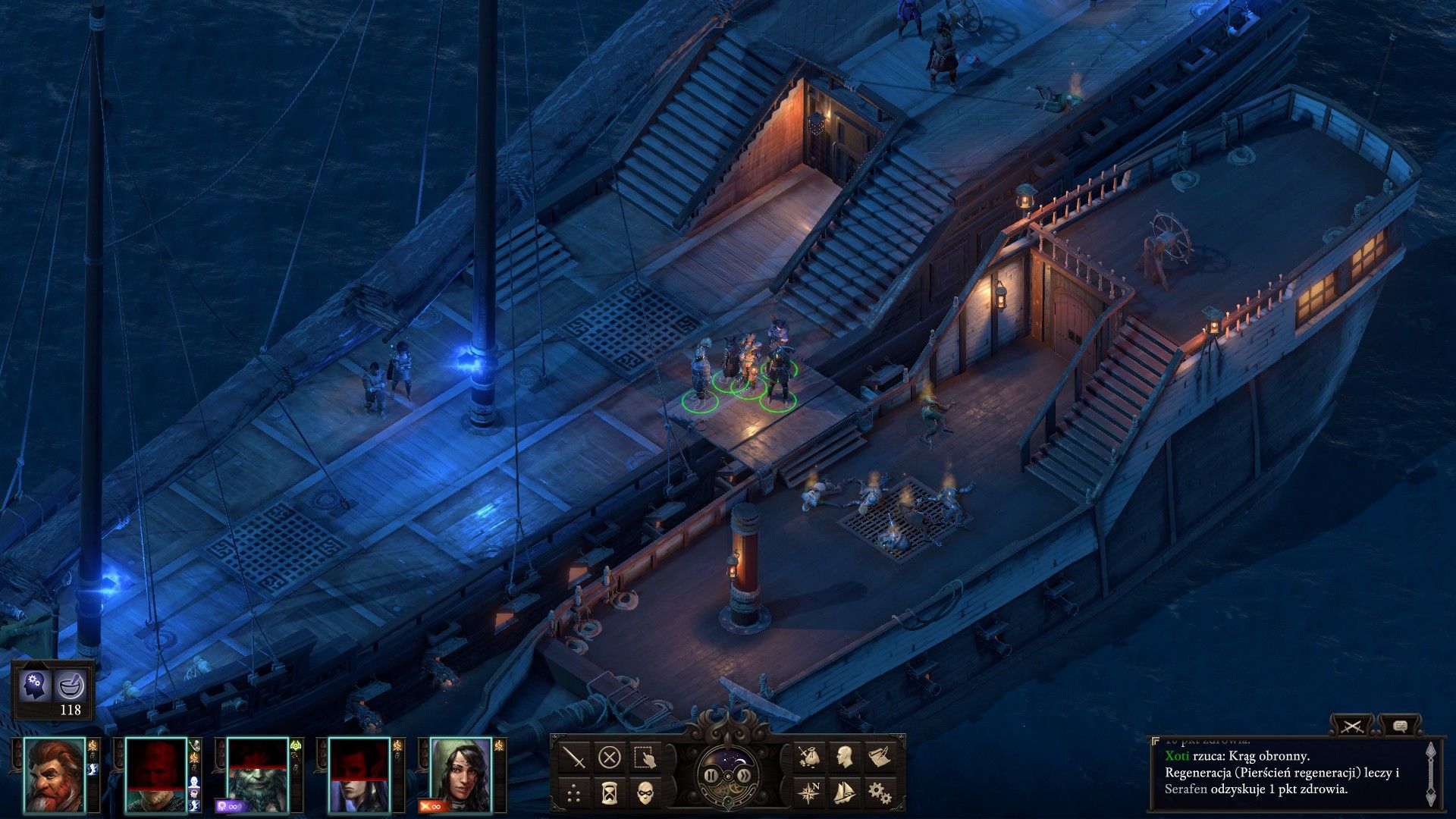Open the character sheet head icon
The height and width of the screenshot is (819, 1456).
coord(844,757)
